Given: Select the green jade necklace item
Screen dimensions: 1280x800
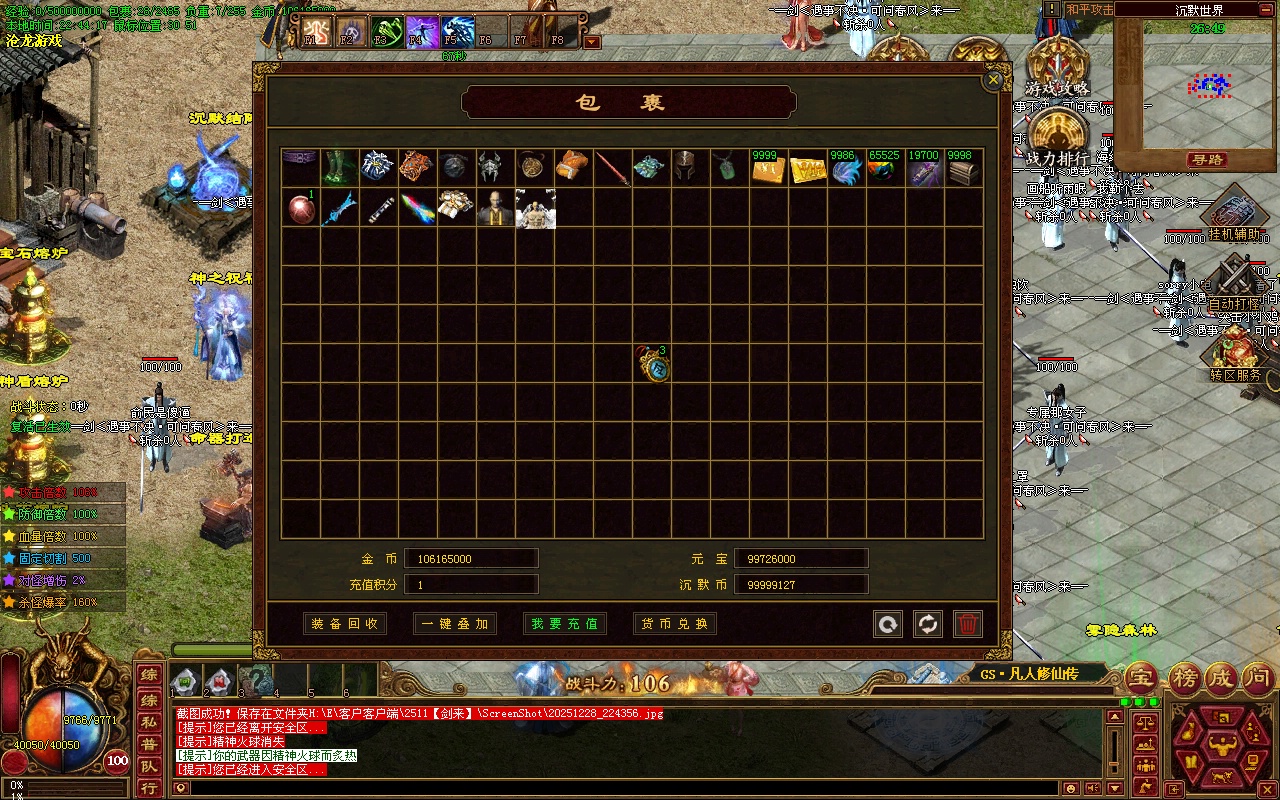Looking at the screenshot, I should (729, 168).
